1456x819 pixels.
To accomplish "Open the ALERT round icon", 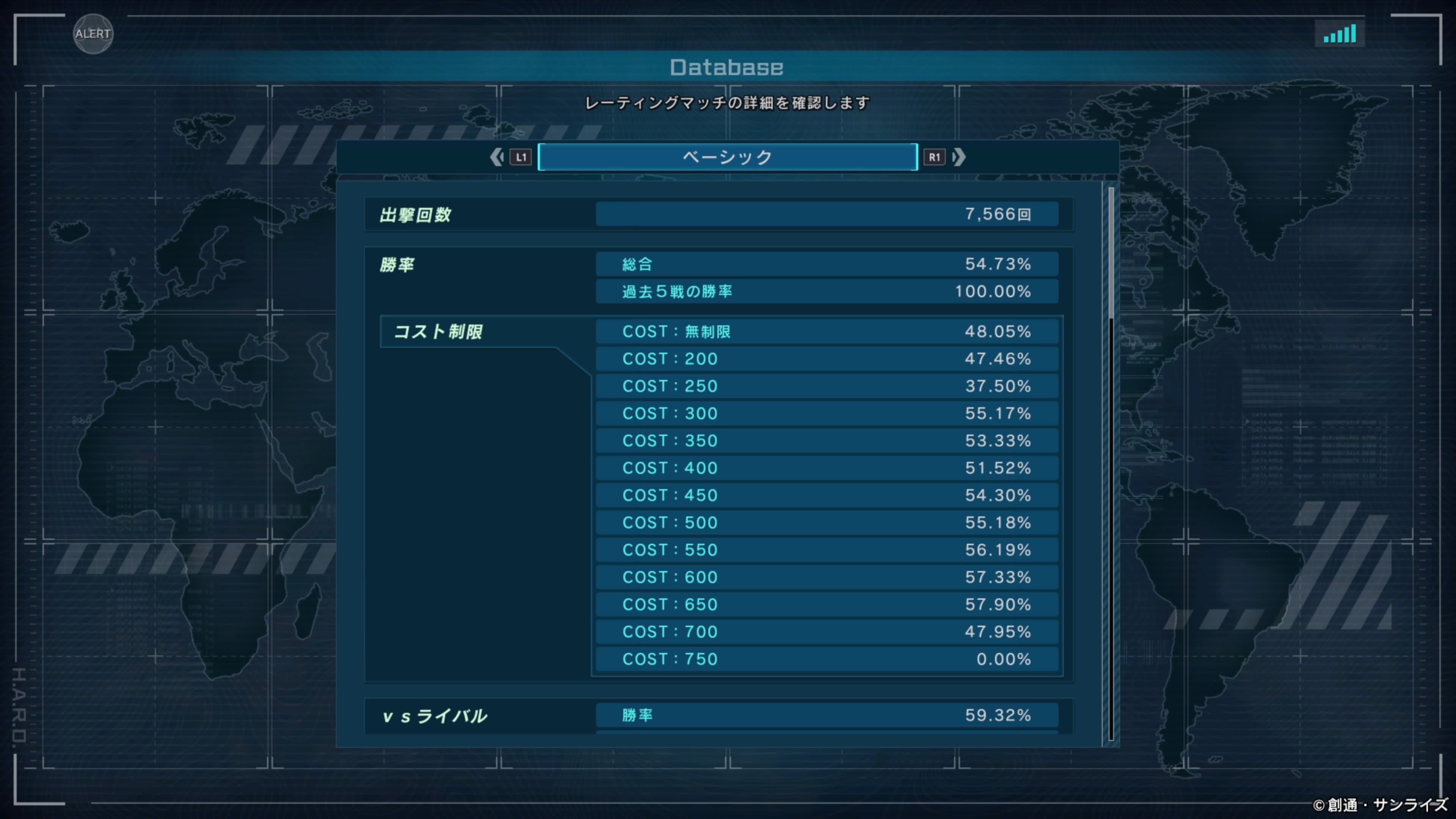I will [x=93, y=34].
